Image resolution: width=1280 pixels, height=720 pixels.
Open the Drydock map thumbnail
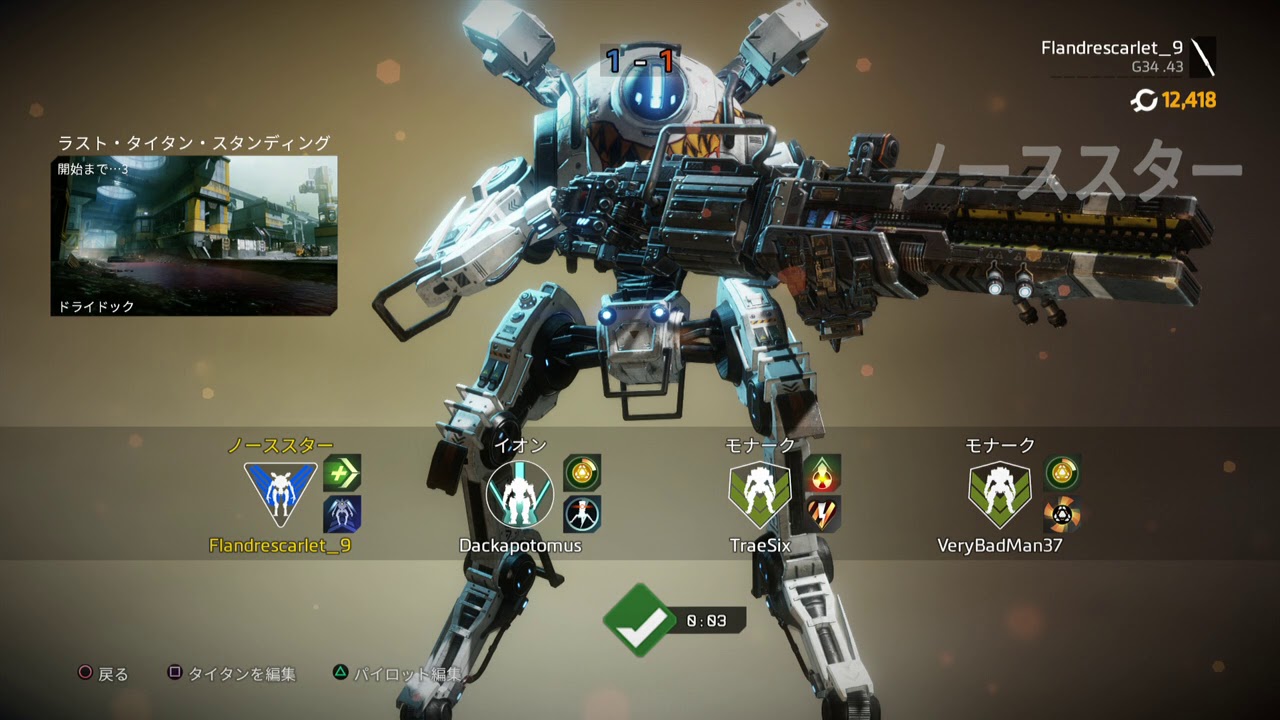point(194,235)
